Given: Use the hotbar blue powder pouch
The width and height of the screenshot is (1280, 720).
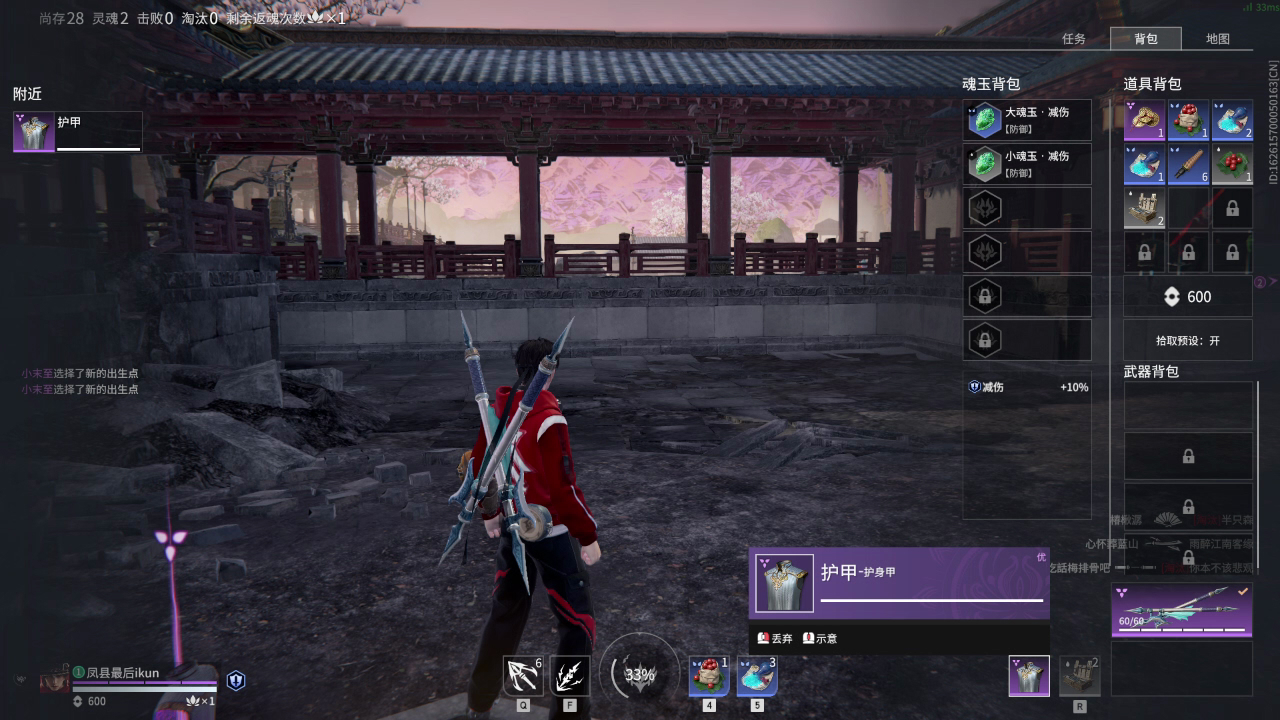Looking at the screenshot, I should (x=756, y=676).
